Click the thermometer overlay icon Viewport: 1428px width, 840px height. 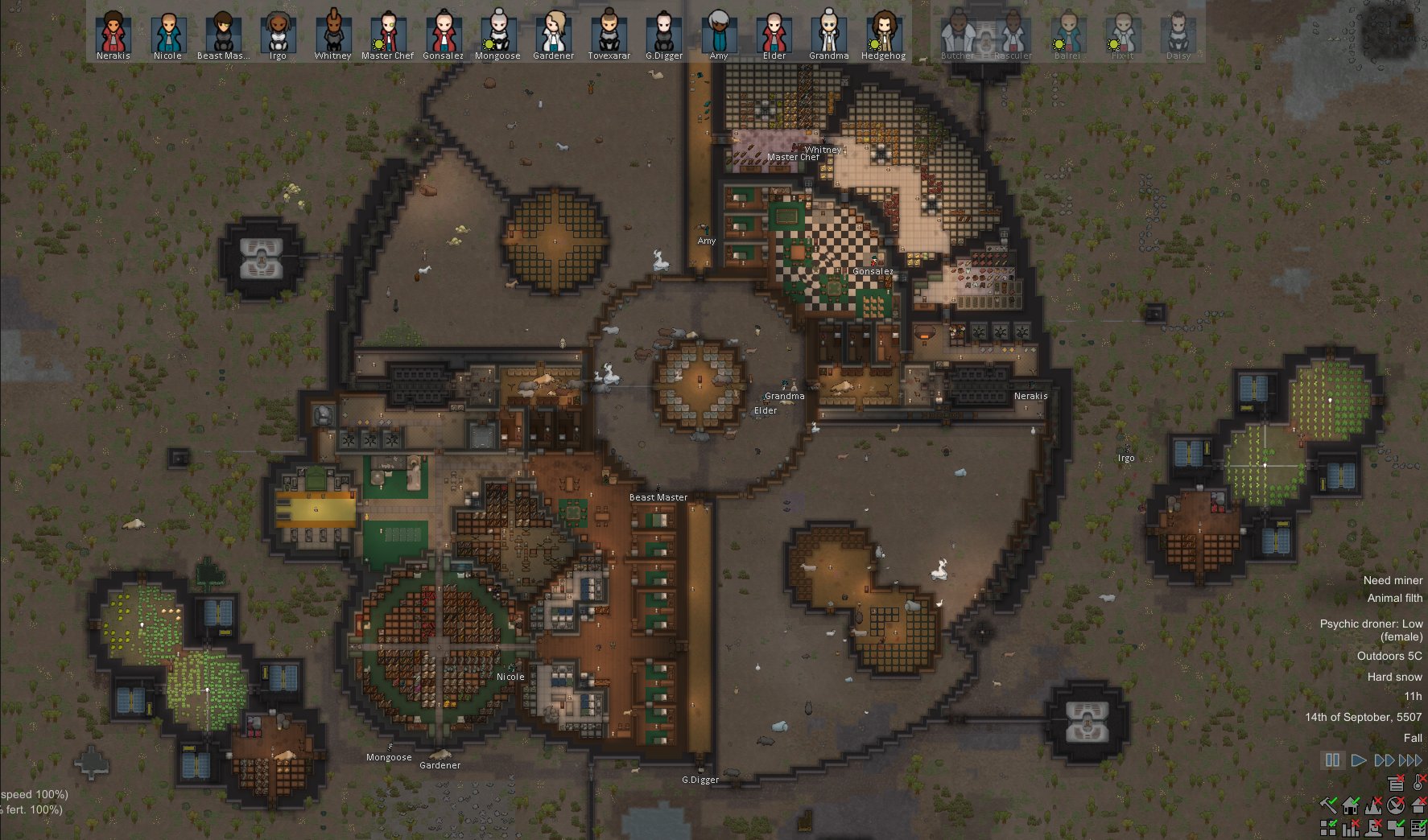(x=1418, y=783)
